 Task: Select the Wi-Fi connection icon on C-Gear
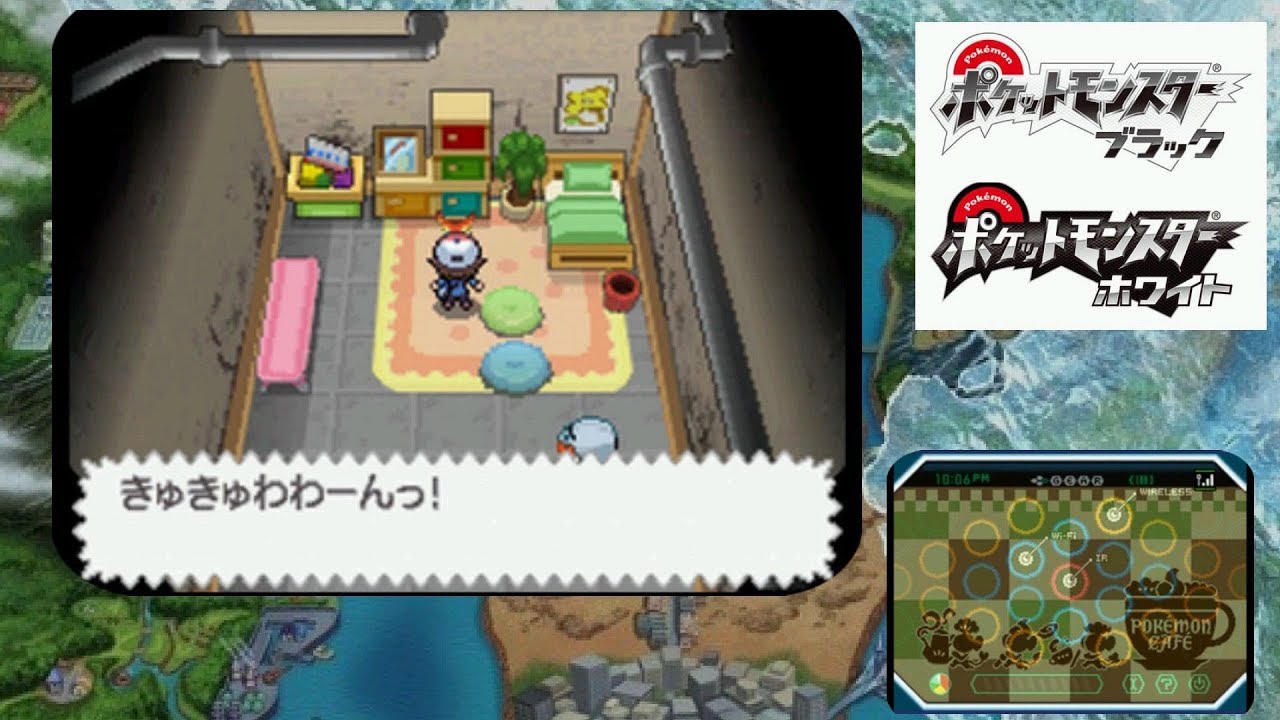click(1027, 558)
